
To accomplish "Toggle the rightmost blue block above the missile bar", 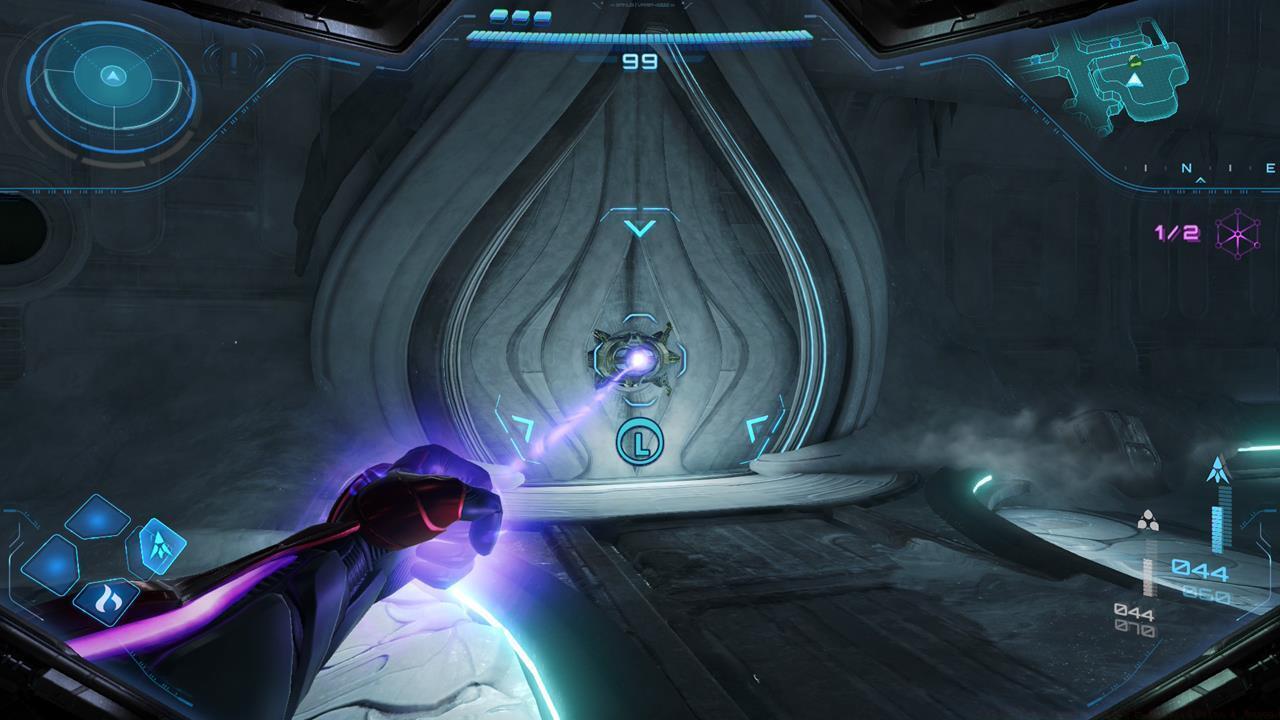I will click(x=542, y=14).
